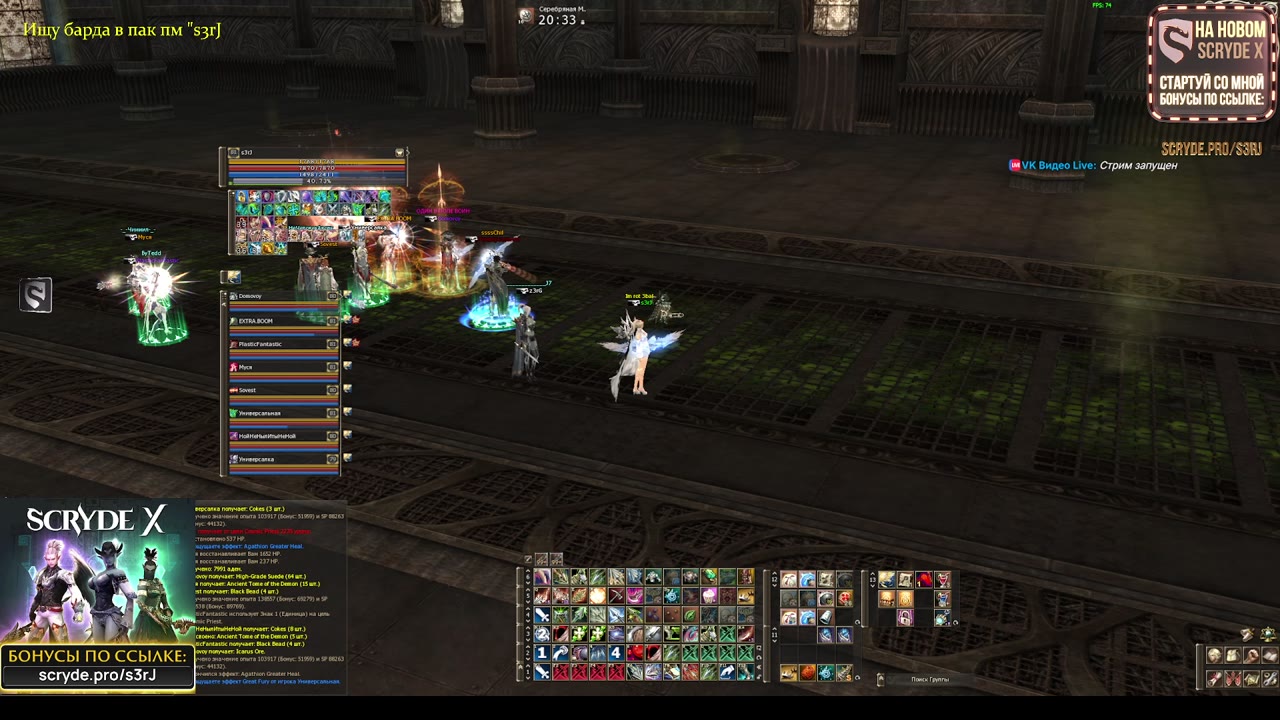Viewport: 1280px width, 720px height.
Task: Click the Scryde shield overlay badge
Action: point(36,295)
